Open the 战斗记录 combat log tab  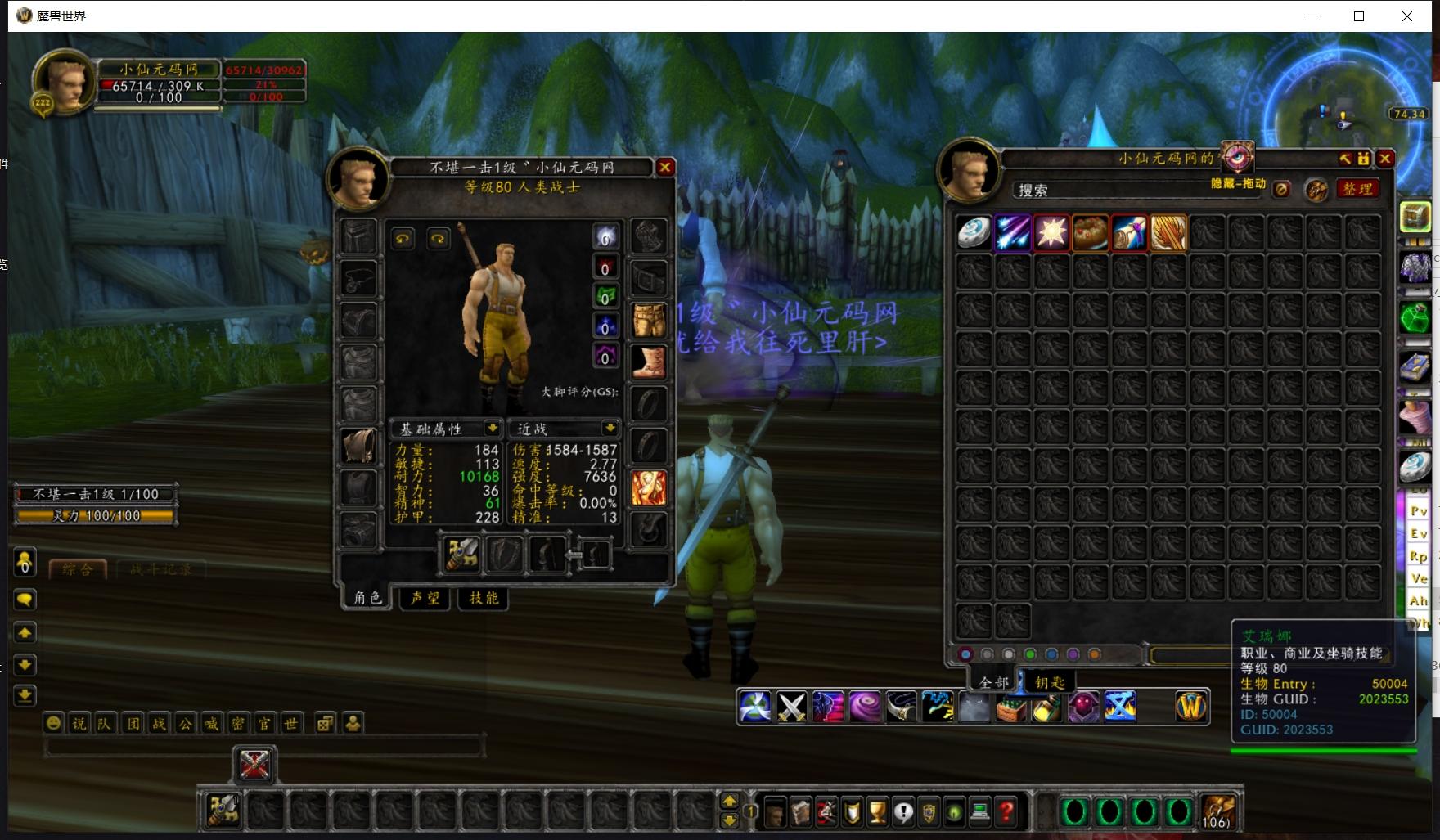tap(160, 569)
